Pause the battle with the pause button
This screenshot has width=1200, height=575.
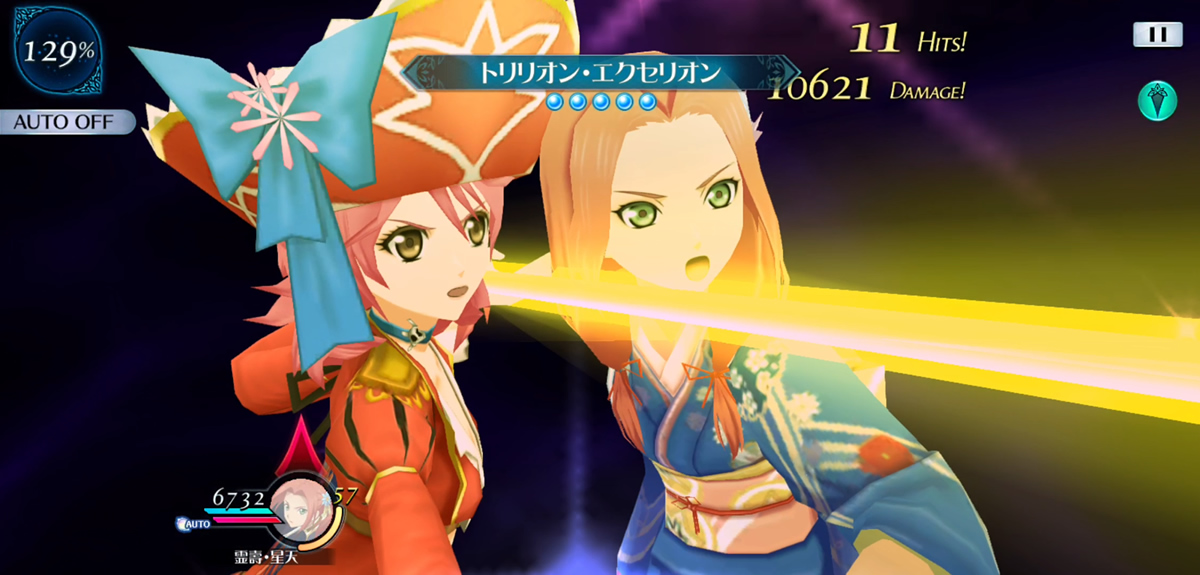coord(1157,35)
